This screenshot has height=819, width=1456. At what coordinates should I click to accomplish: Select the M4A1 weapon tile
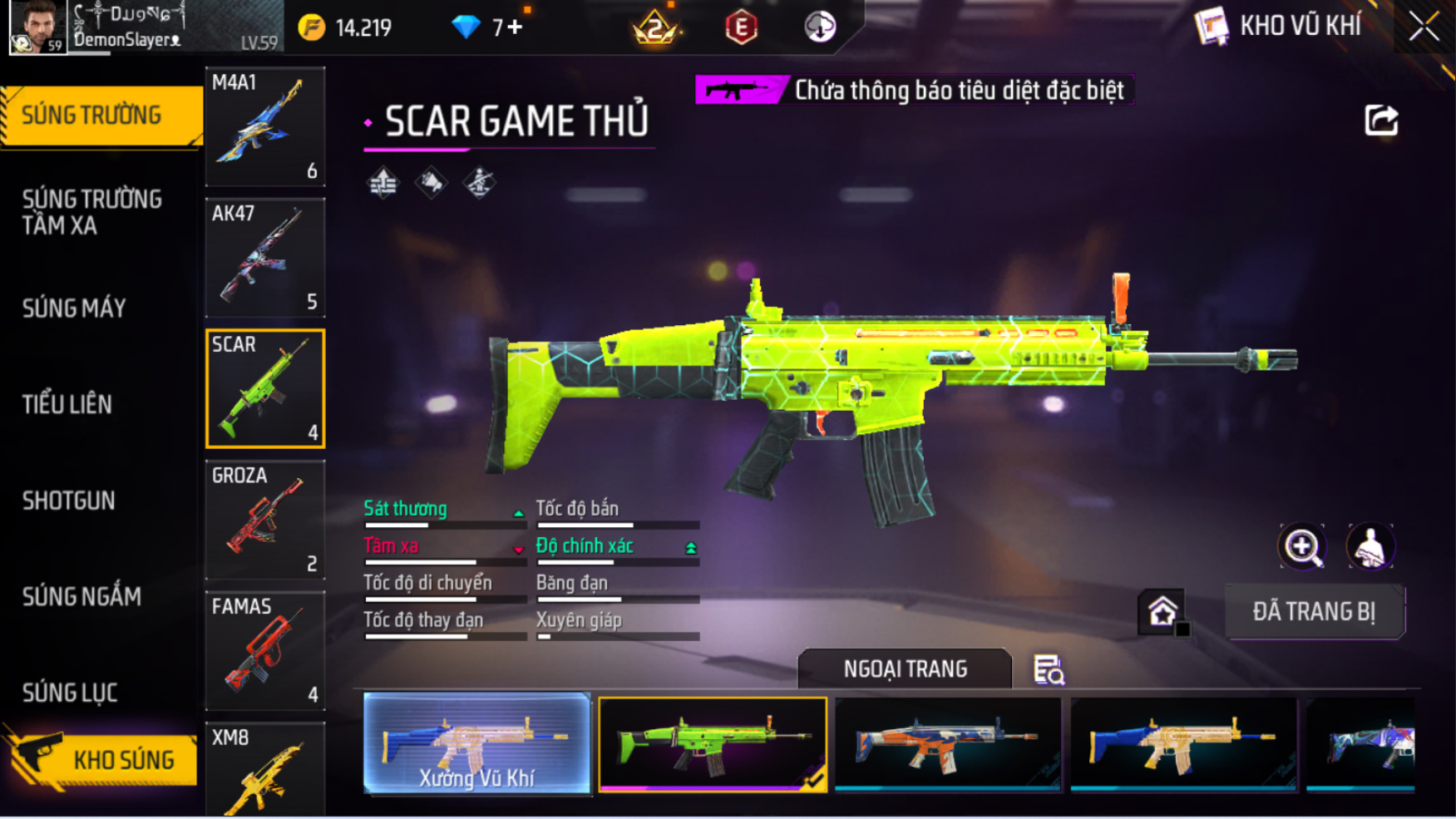(265, 126)
